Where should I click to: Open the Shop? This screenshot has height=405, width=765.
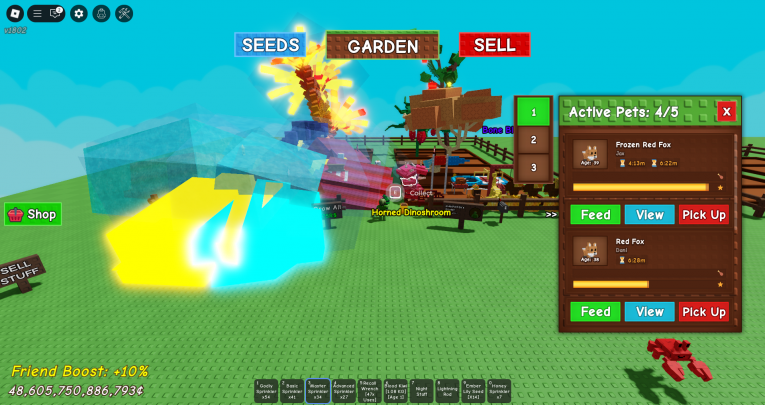[33, 214]
